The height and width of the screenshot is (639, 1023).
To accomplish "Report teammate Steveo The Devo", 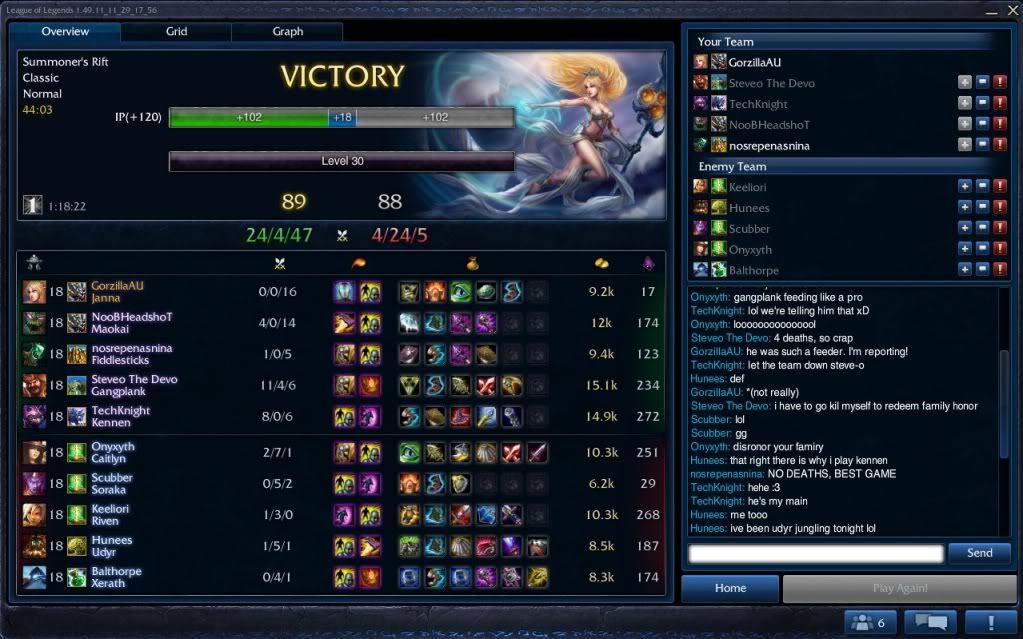I will [1000, 83].
